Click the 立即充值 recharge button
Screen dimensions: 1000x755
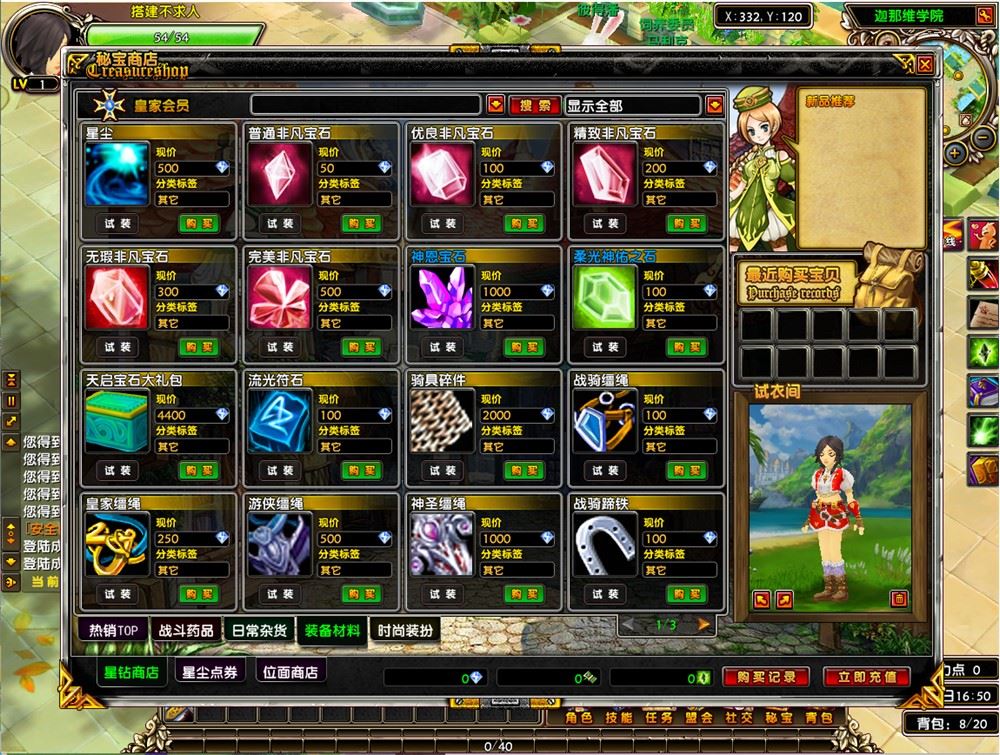click(x=866, y=677)
